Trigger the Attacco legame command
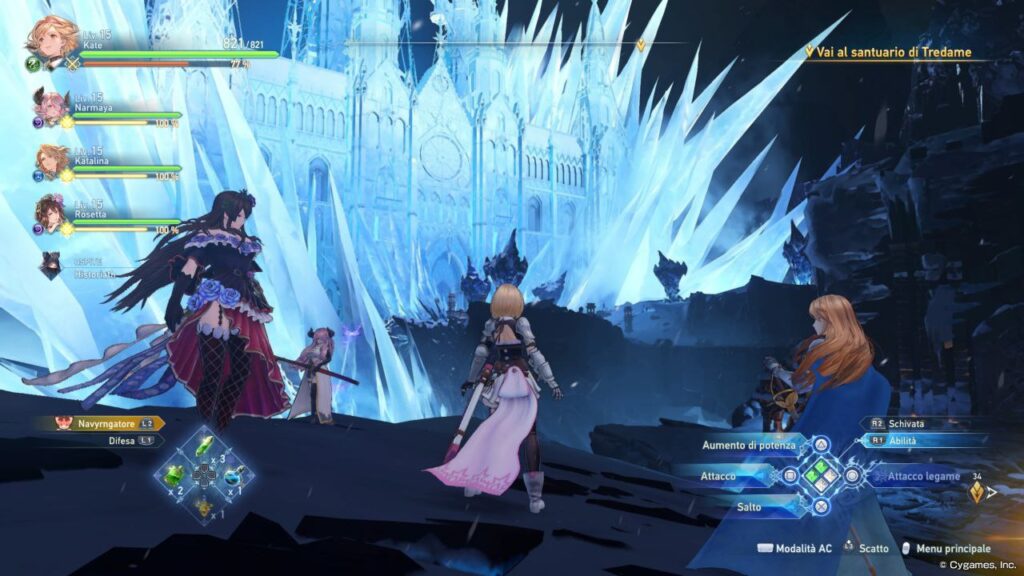 [914, 477]
